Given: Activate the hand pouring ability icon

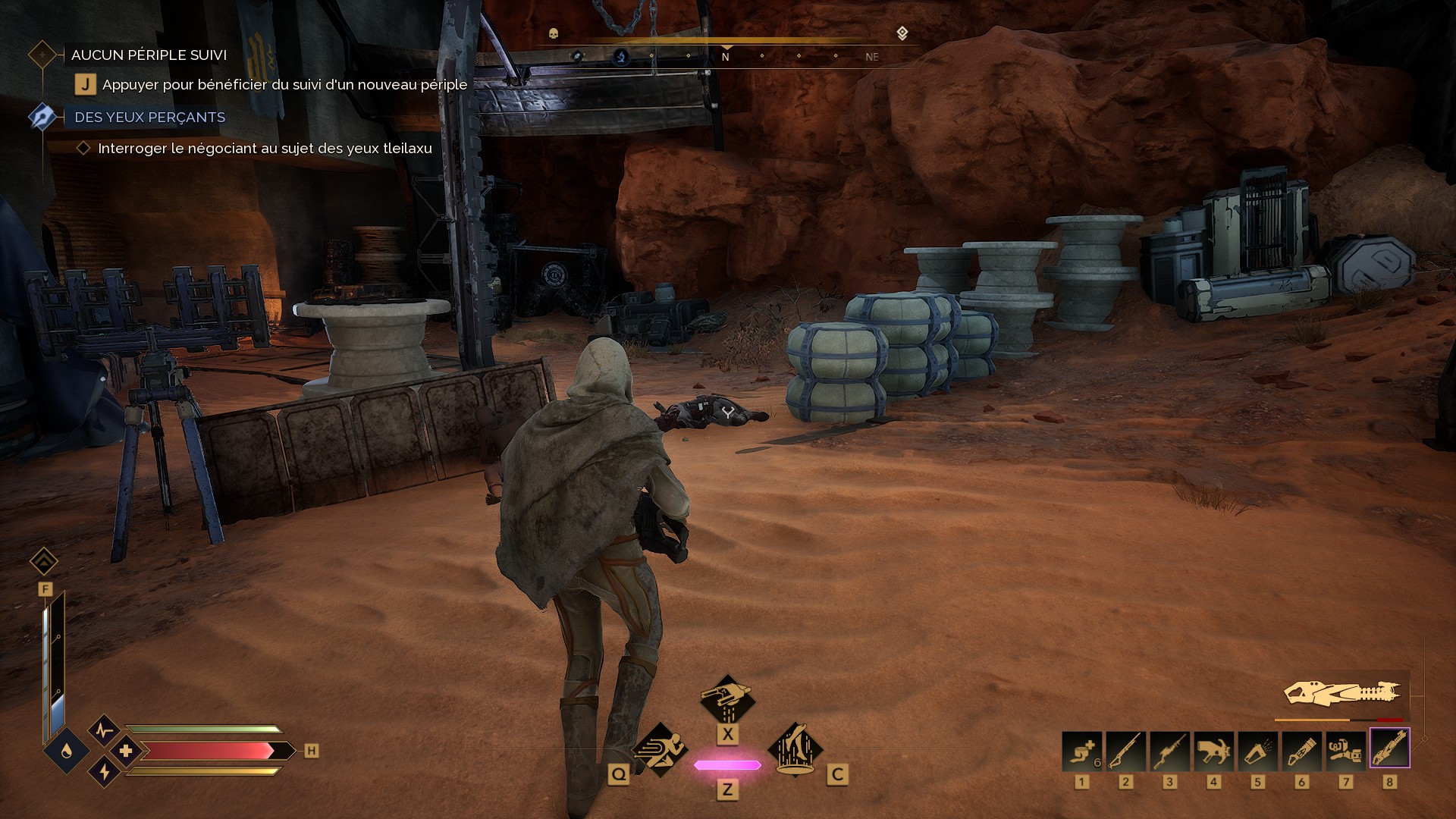Looking at the screenshot, I should click(x=726, y=699).
